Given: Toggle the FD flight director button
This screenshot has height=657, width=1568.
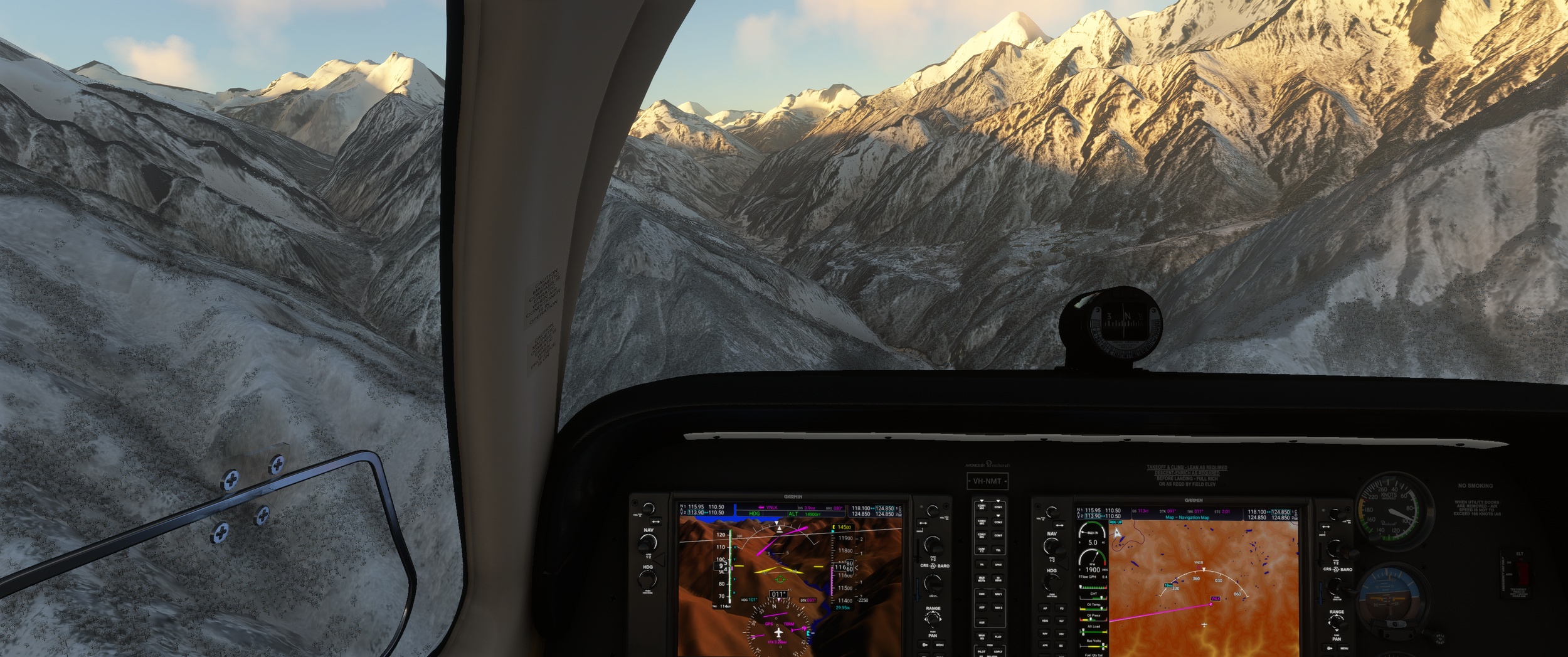Looking at the screenshot, I should point(1061,608).
